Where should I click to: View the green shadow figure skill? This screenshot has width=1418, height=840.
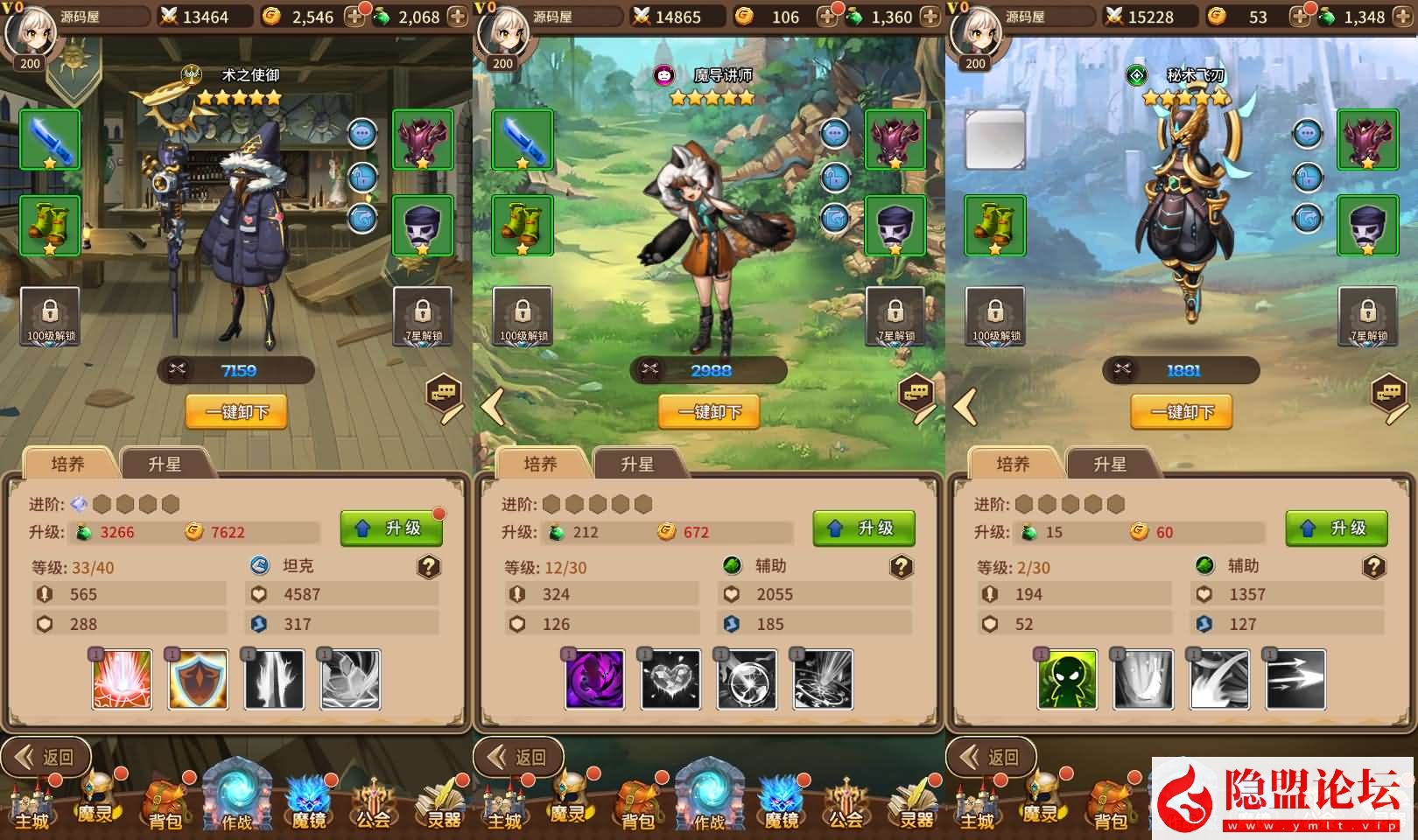(1068, 679)
